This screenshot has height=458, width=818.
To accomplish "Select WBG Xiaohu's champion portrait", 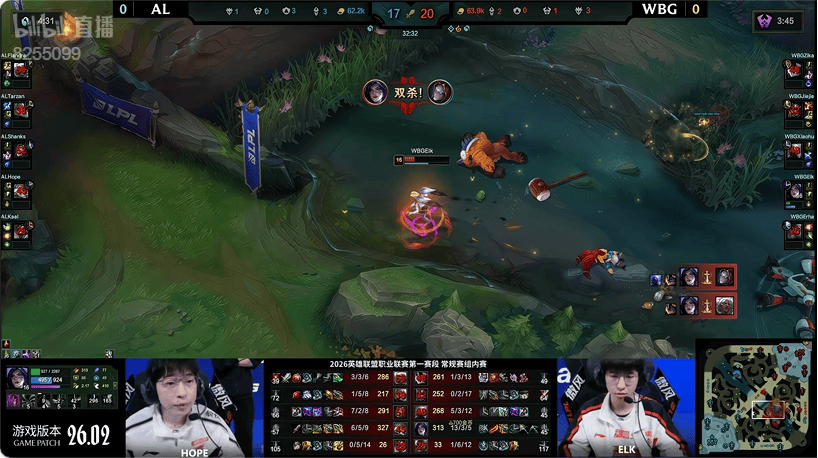I will (x=794, y=151).
